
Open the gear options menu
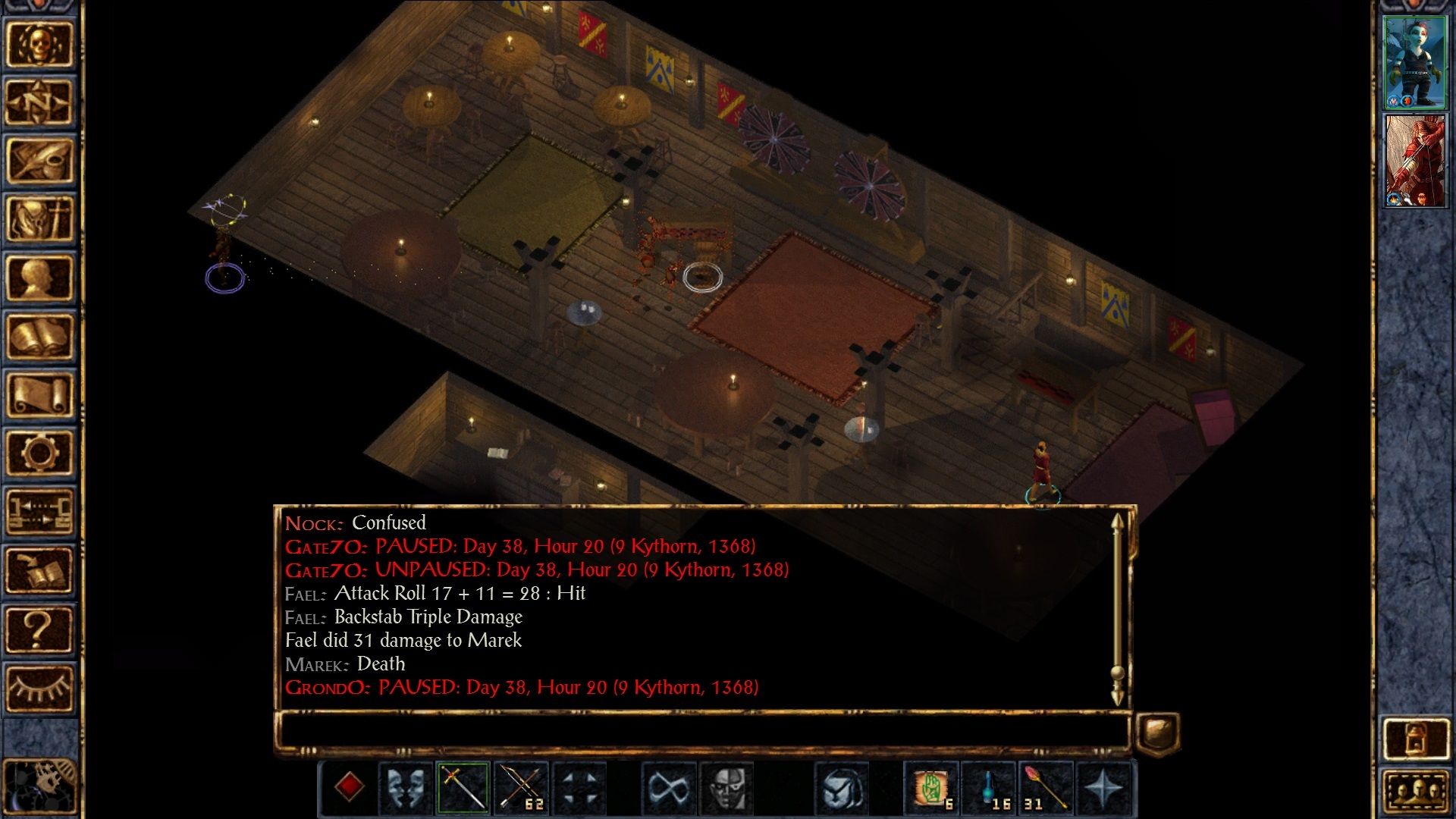pyautogui.click(x=39, y=453)
